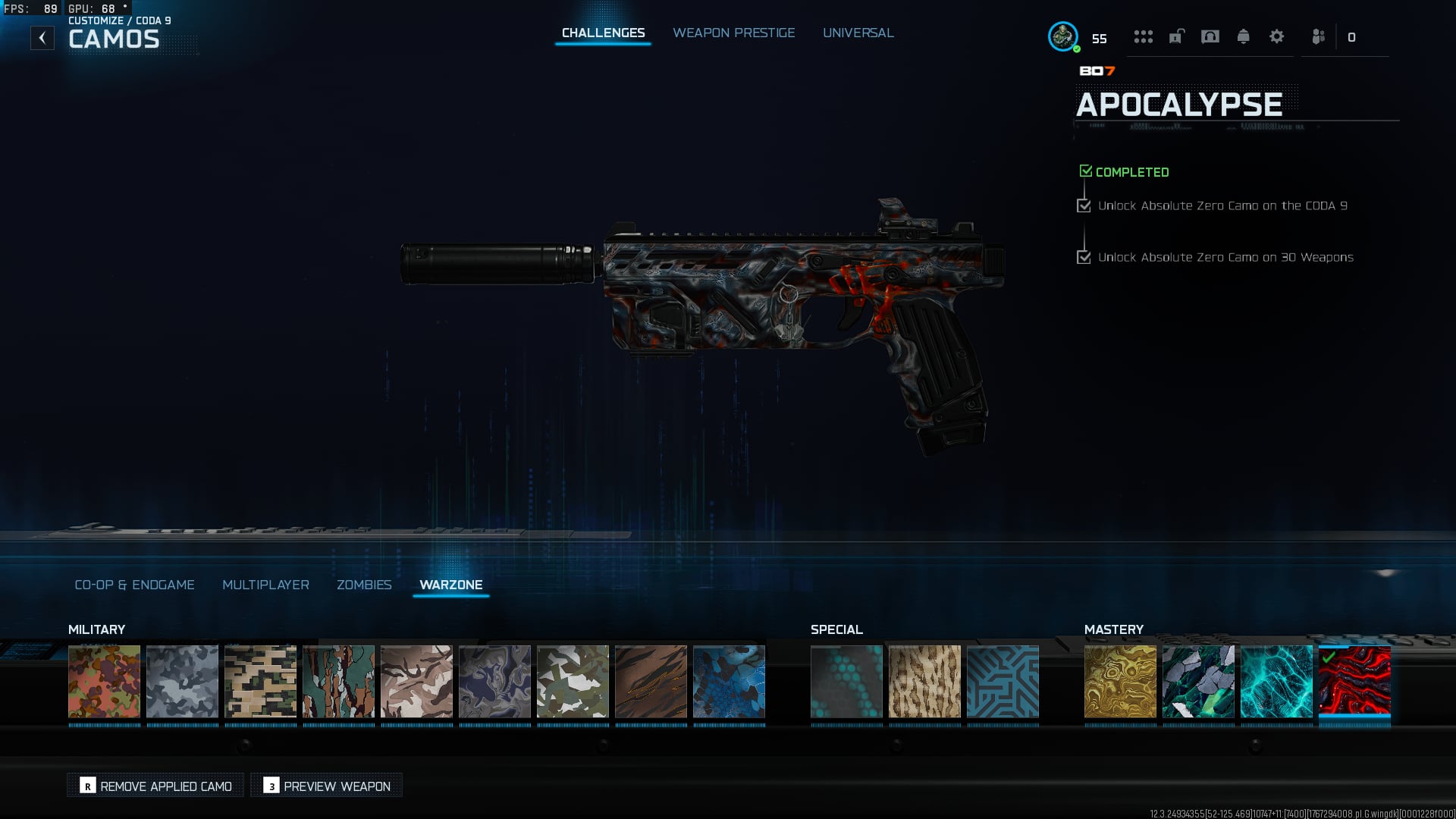This screenshot has height=819, width=1456.
Task: Pick the cyan electric mastery camo
Action: pos(1276,681)
